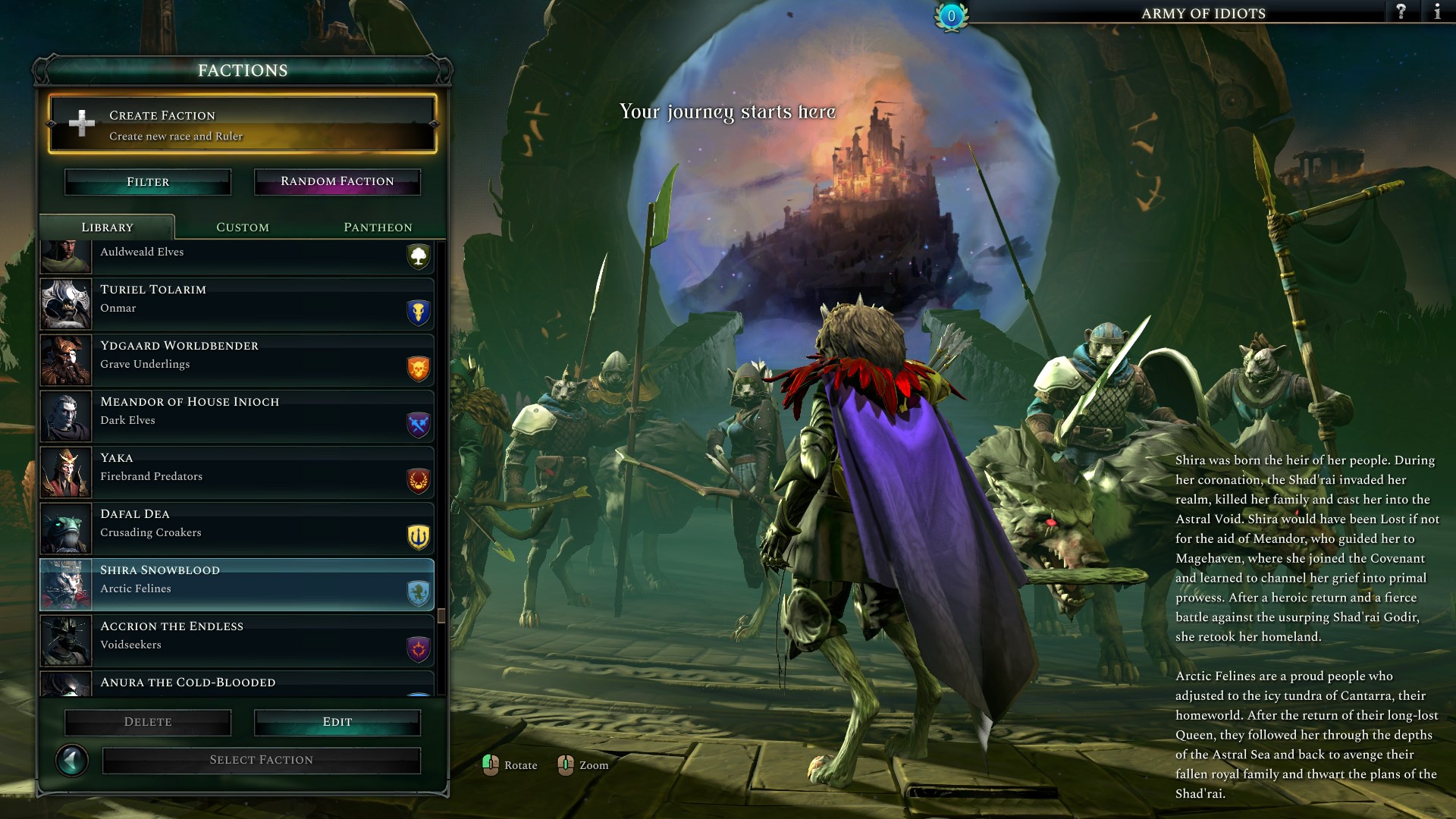Select Anura the Cold-Blooded row
This screenshot has width=1456, height=819.
click(x=237, y=684)
